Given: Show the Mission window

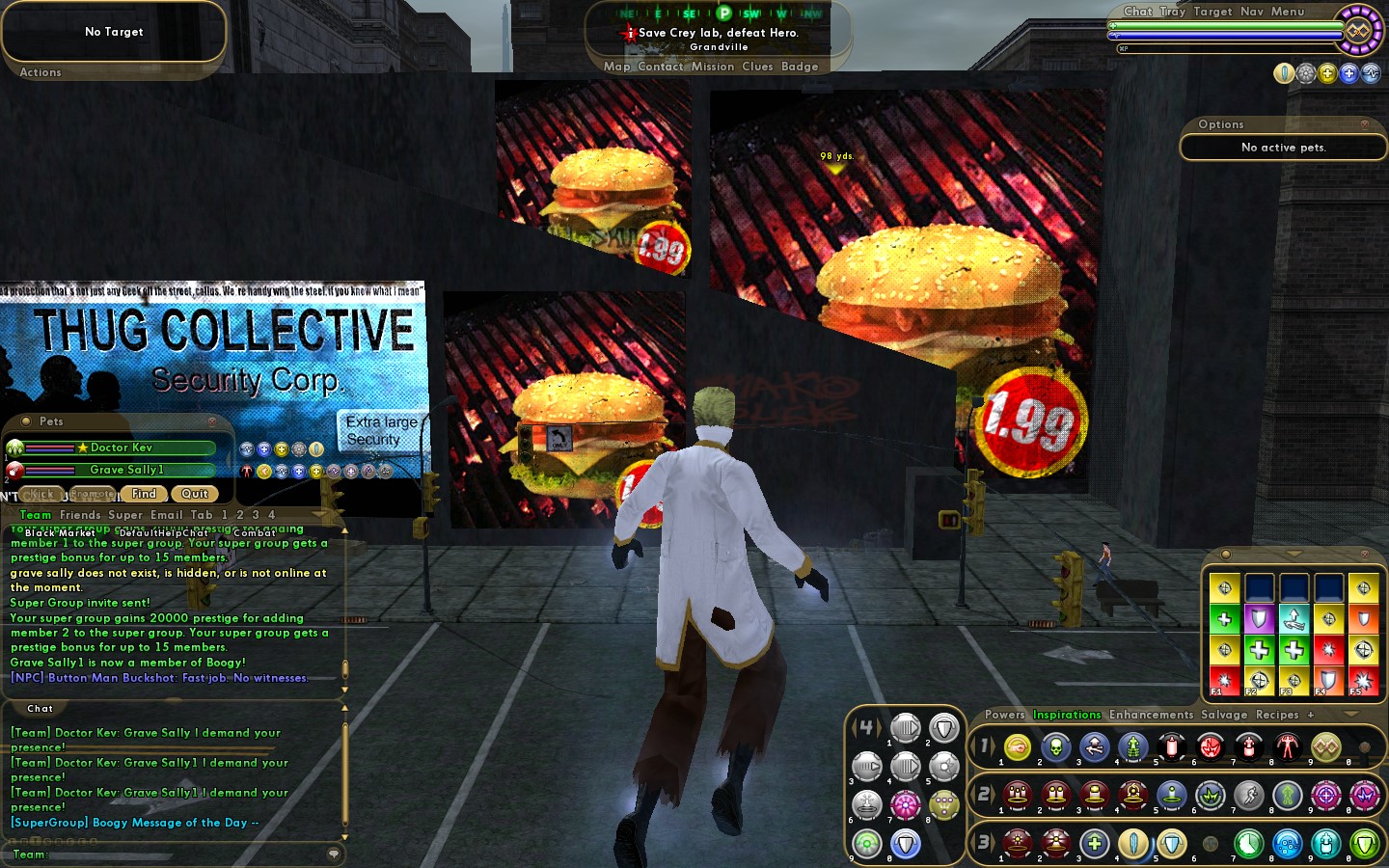Looking at the screenshot, I should pos(713,67).
